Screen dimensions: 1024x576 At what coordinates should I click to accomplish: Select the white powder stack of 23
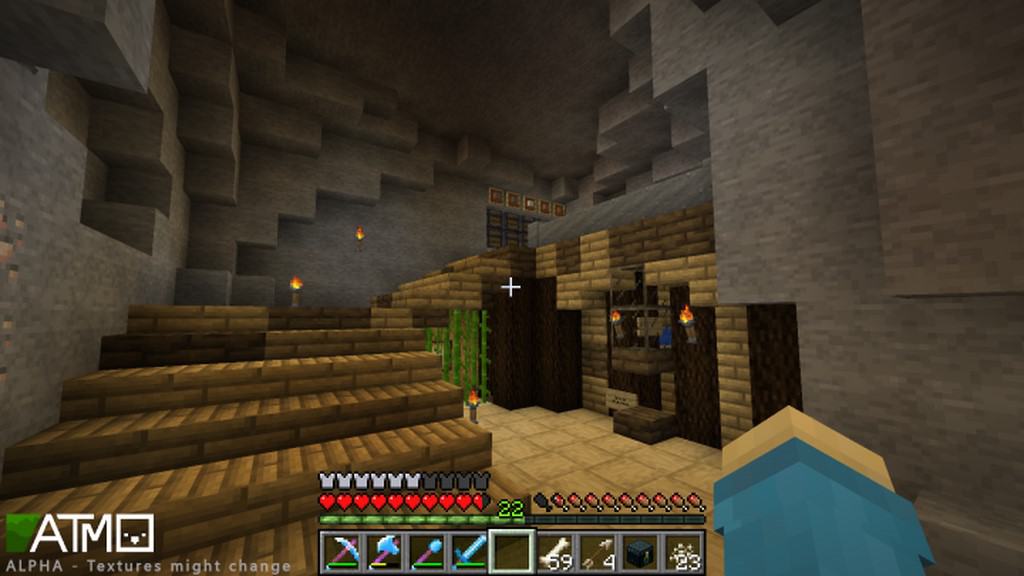tap(682, 552)
